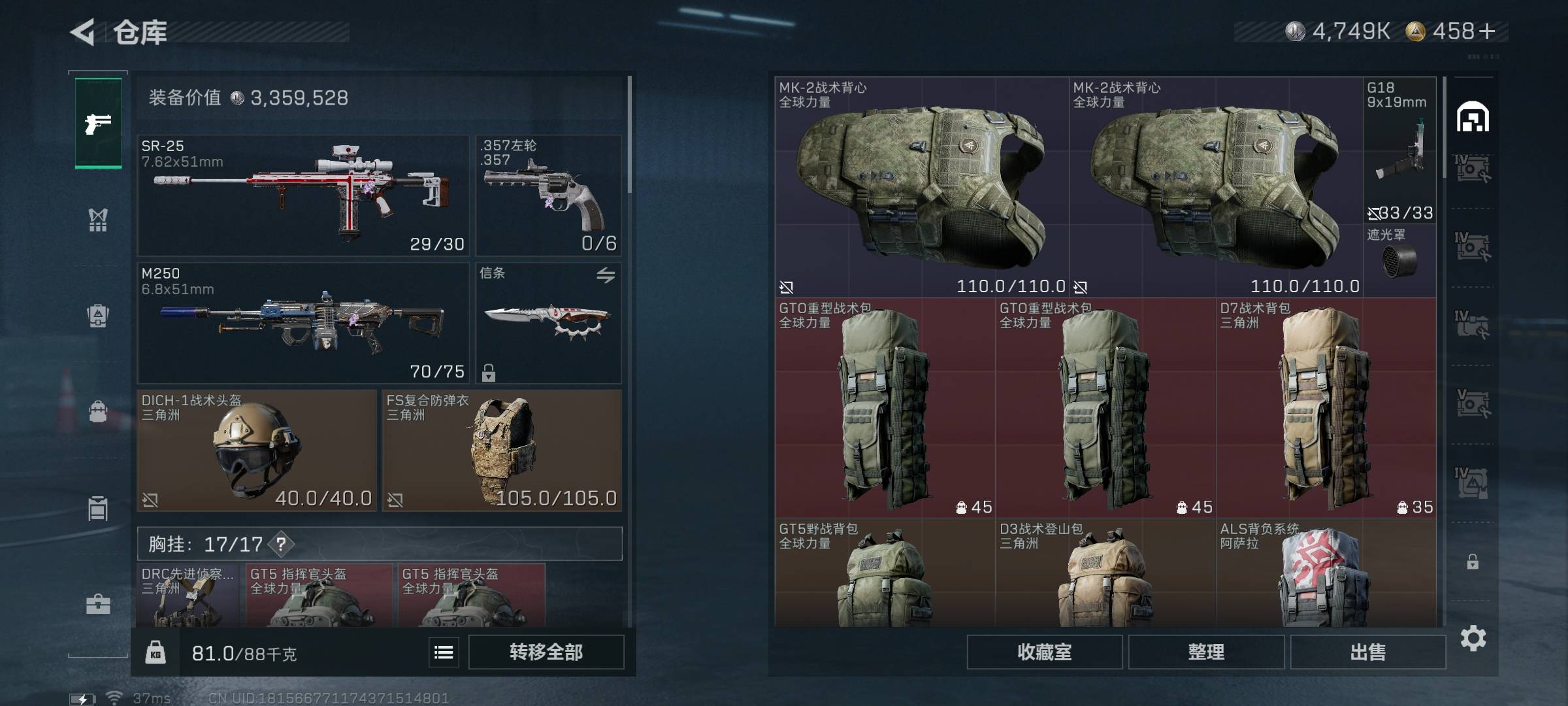Choose the M250 machine gun slot

click(303, 322)
